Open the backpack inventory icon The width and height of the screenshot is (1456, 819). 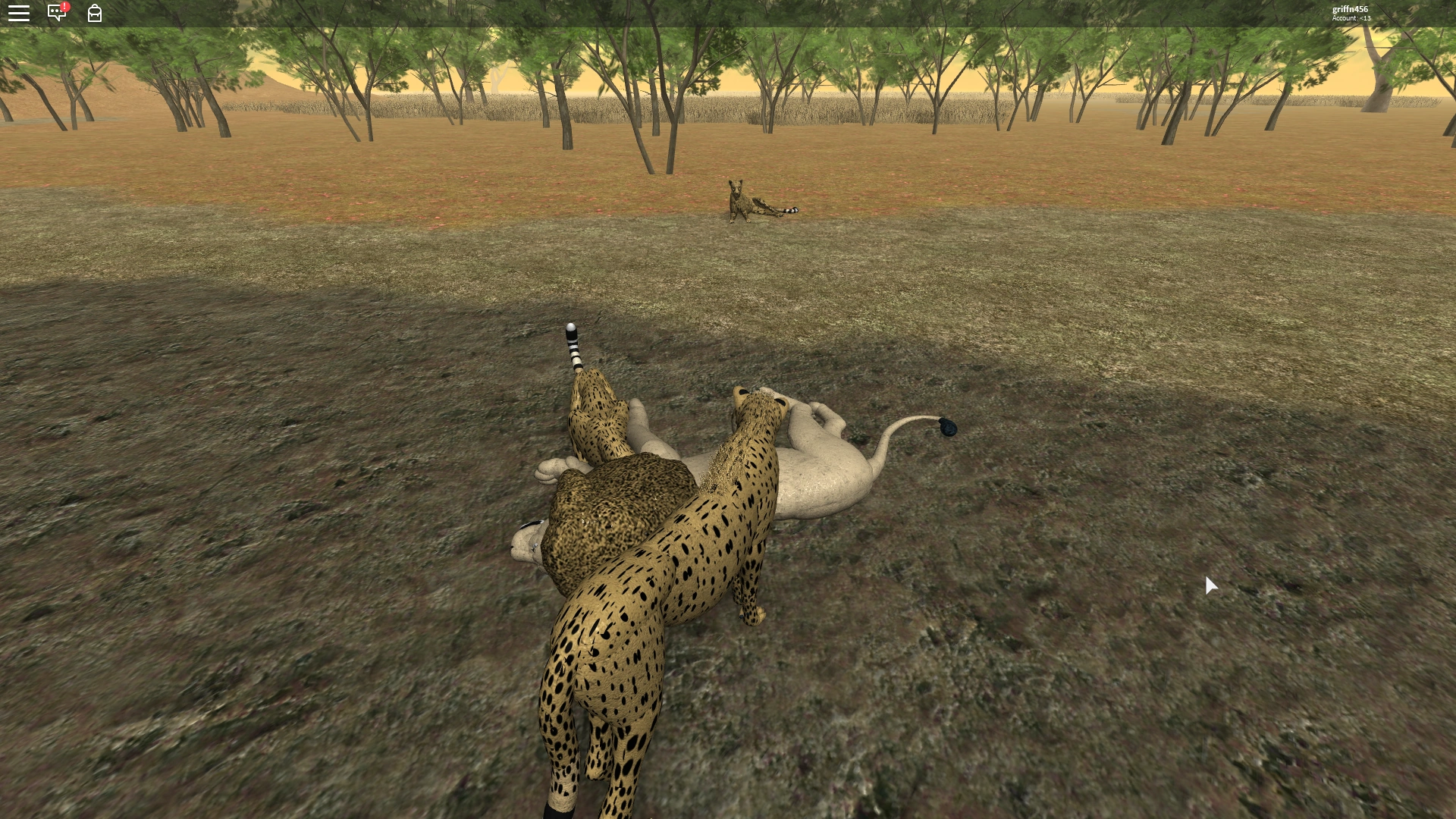click(x=94, y=14)
